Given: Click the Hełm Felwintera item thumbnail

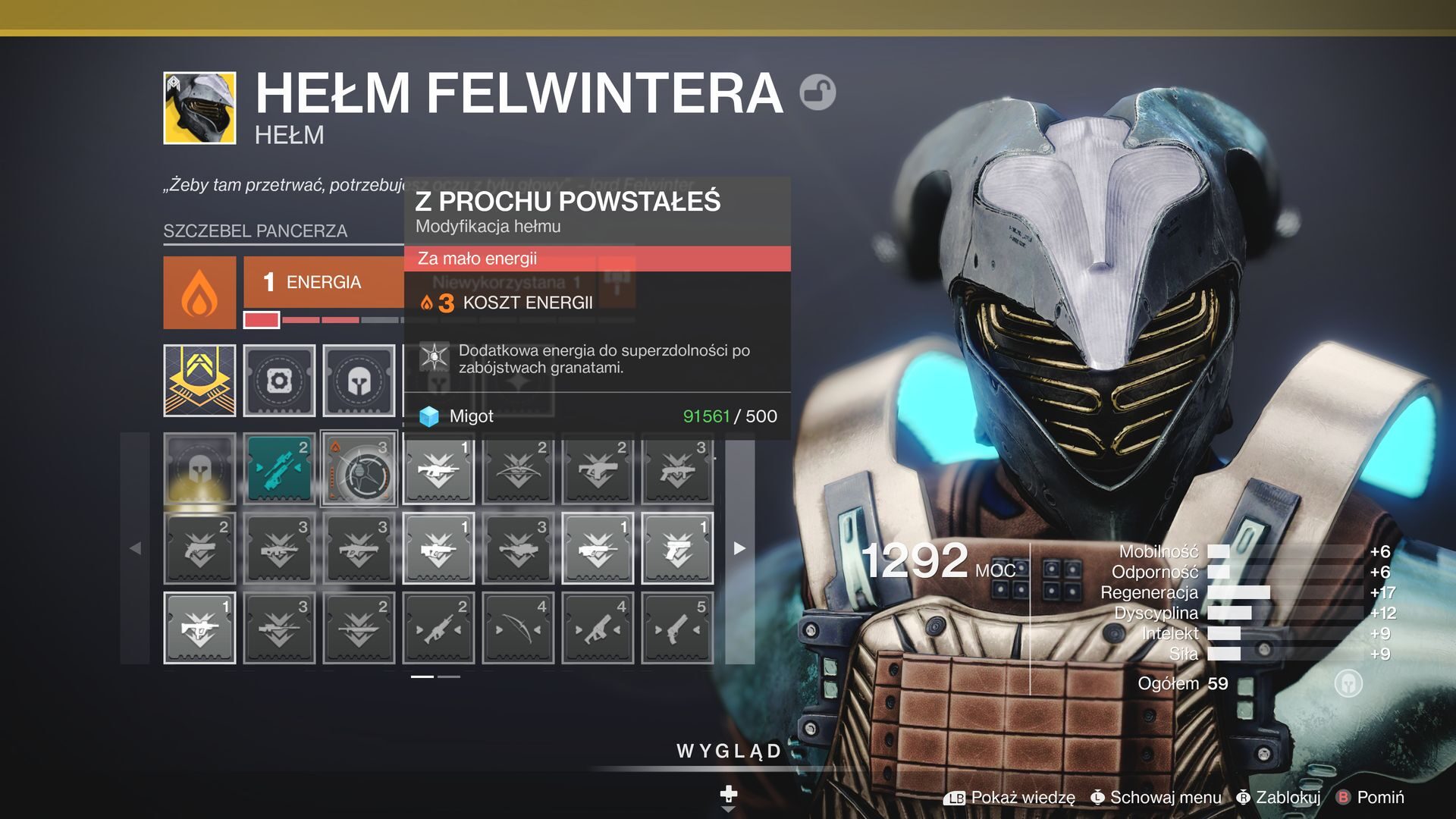Looking at the screenshot, I should (x=199, y=108).
